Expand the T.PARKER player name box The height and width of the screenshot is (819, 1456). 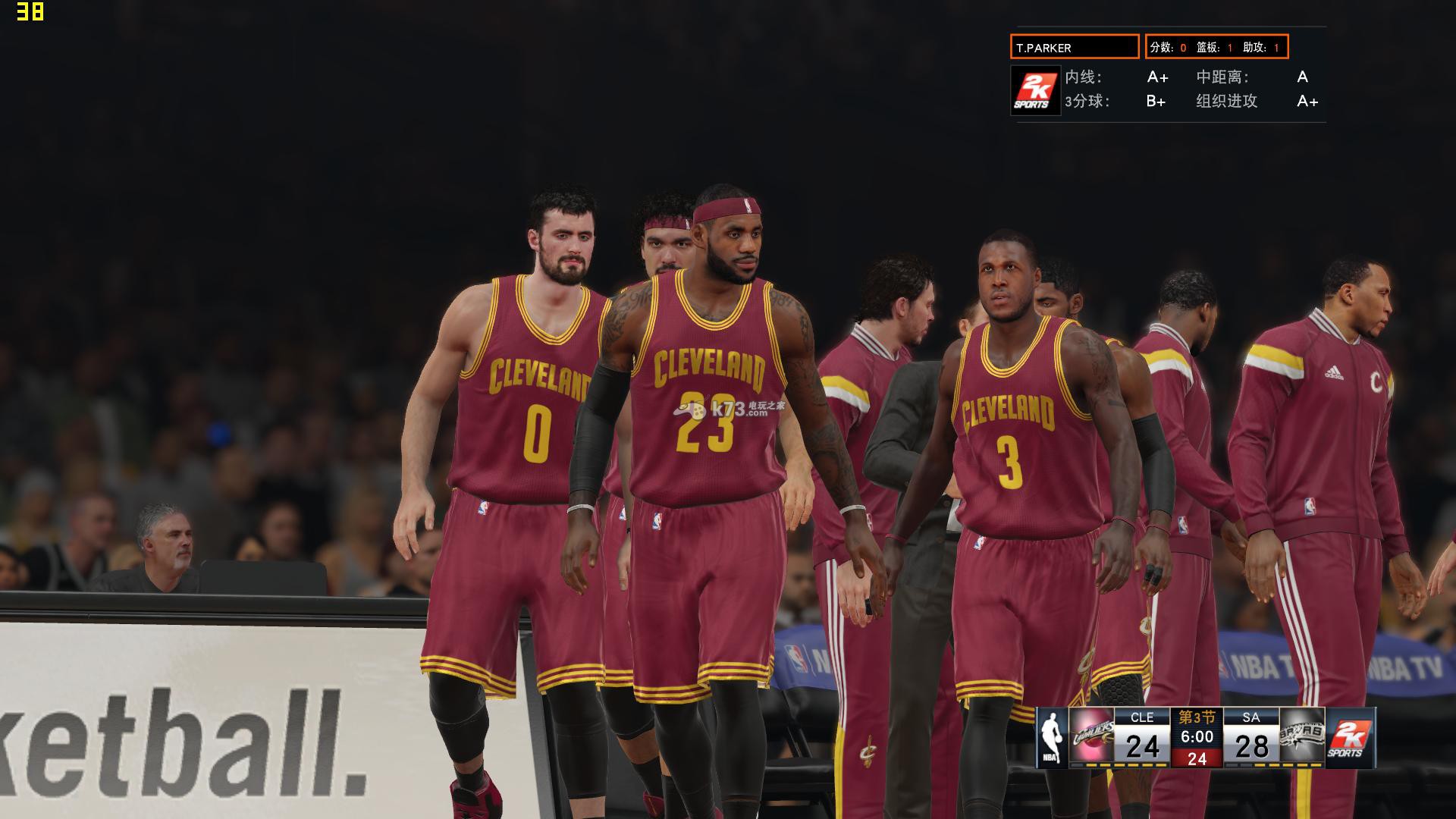(1076, 47)
